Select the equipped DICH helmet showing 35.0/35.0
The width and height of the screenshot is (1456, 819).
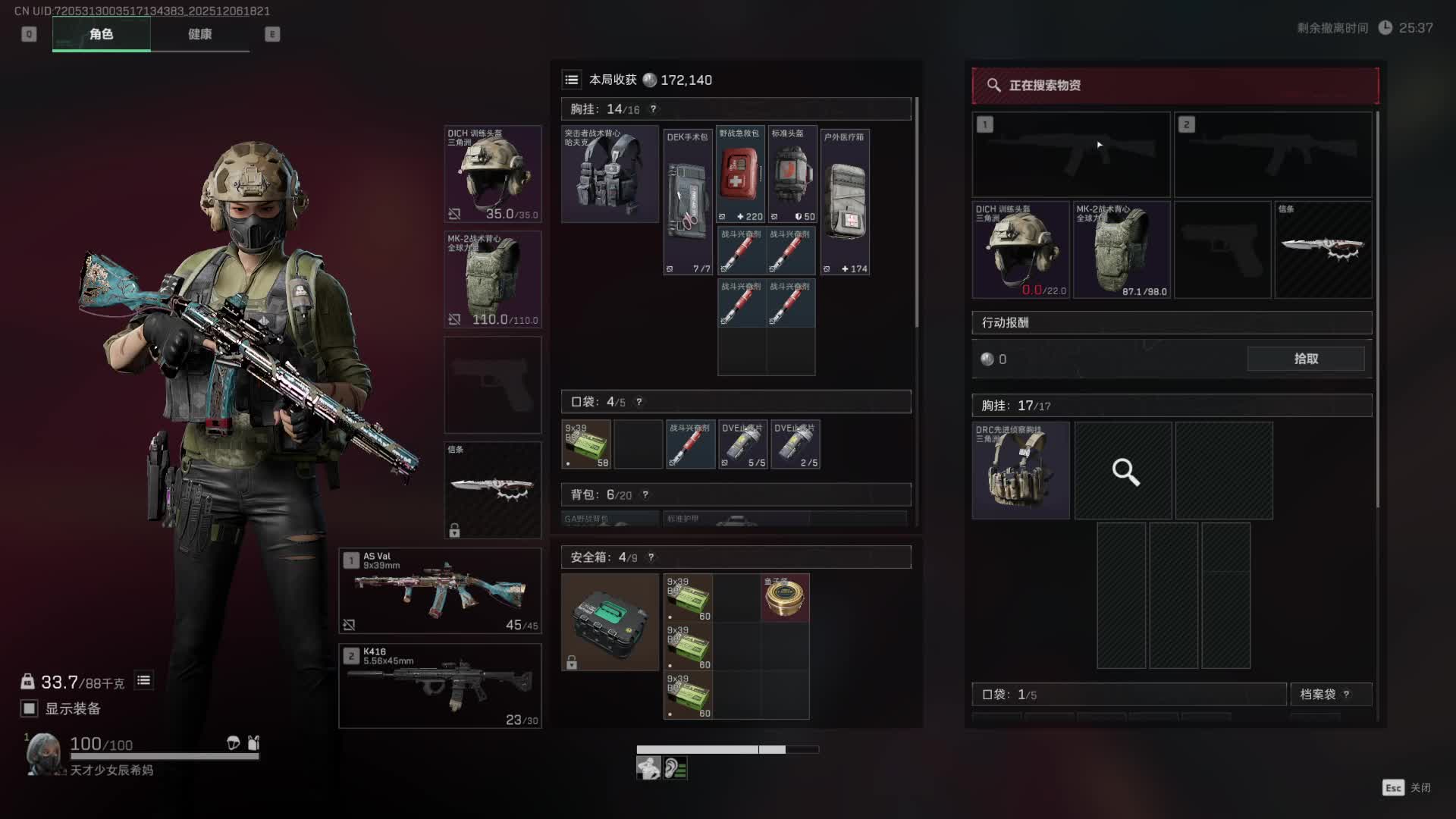click(x=493, y=174)
